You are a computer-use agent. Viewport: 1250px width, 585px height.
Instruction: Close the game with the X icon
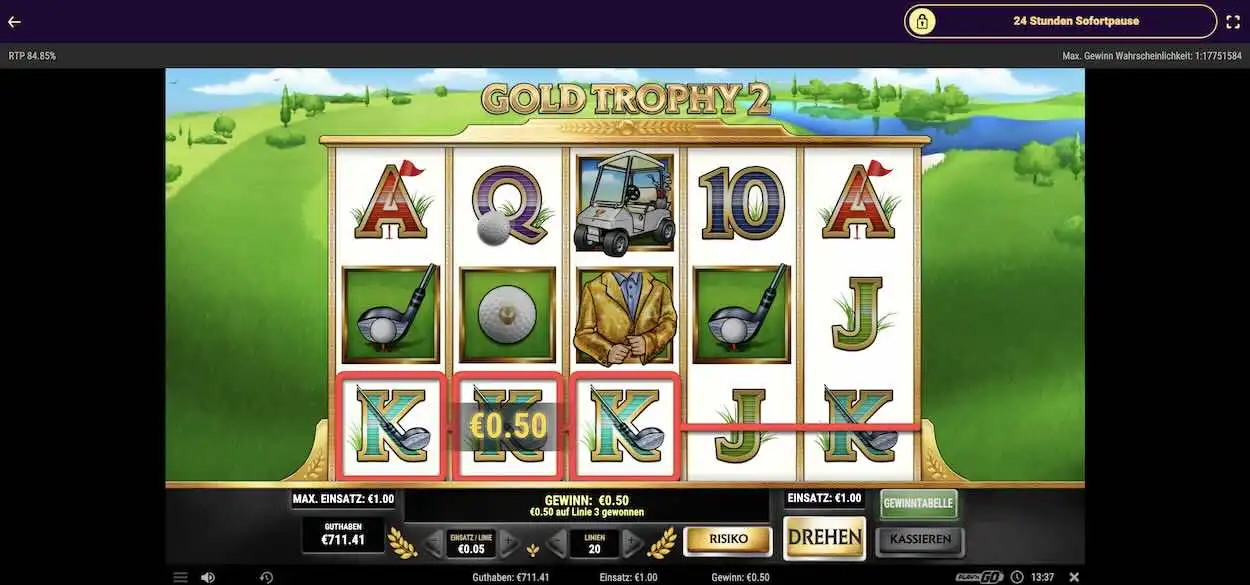pos(1074,577)
